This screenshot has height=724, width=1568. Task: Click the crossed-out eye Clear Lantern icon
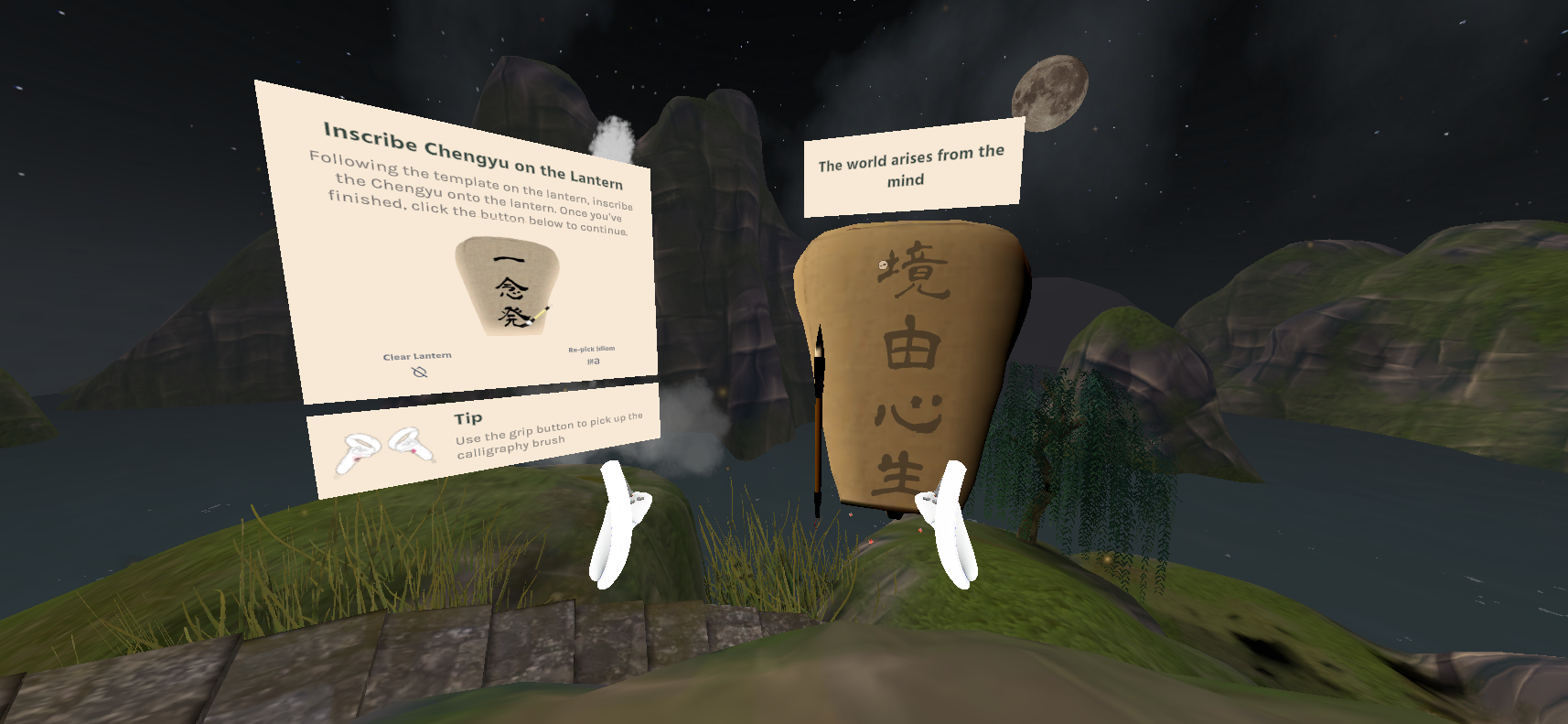click(x=420, y=372)
